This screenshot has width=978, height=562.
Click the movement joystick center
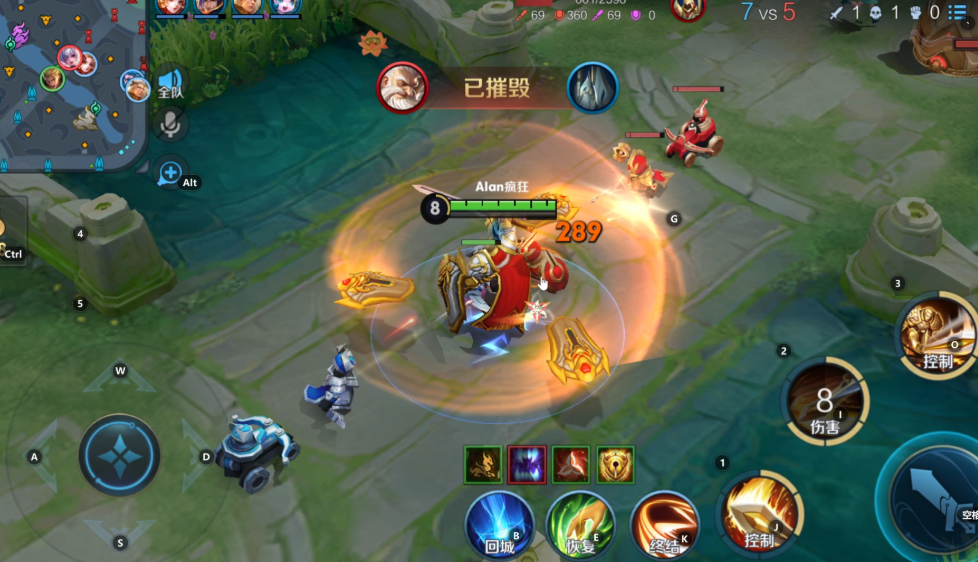(119, 455)
